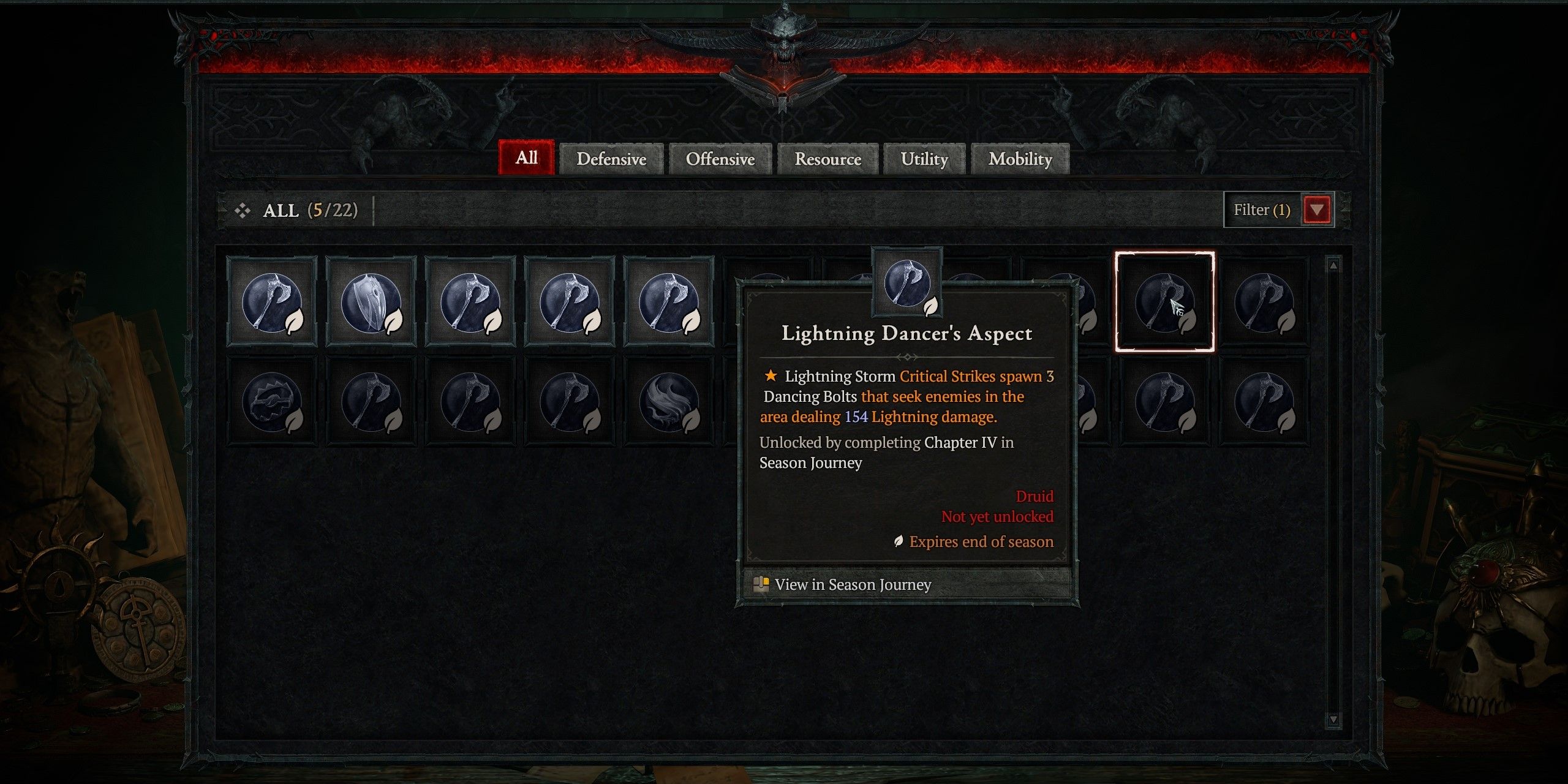
Task: Switch to the Mobility tab
Action: pyautogui.click(x=1019, y=159)
